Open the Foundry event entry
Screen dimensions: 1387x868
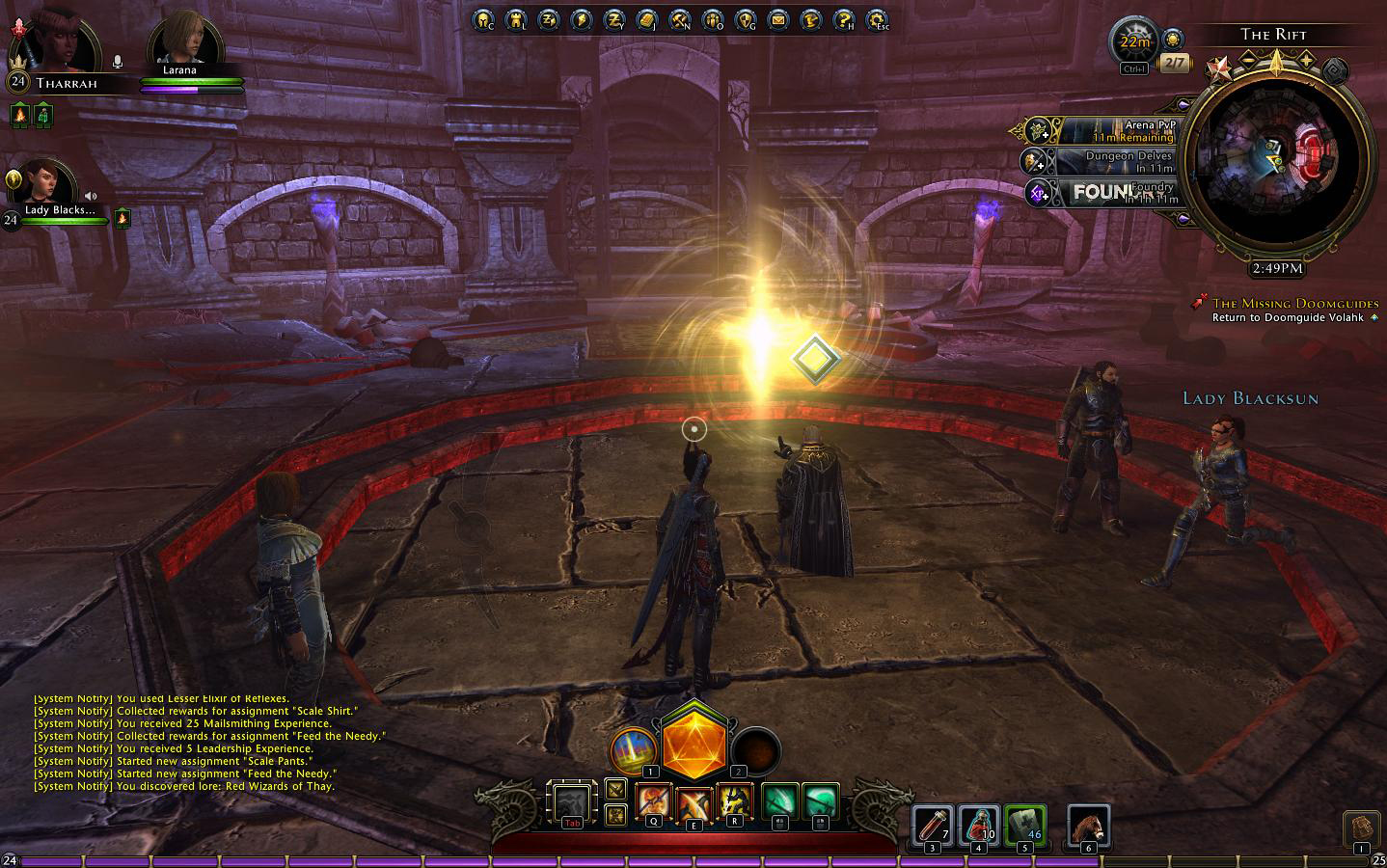[1109, 192]
